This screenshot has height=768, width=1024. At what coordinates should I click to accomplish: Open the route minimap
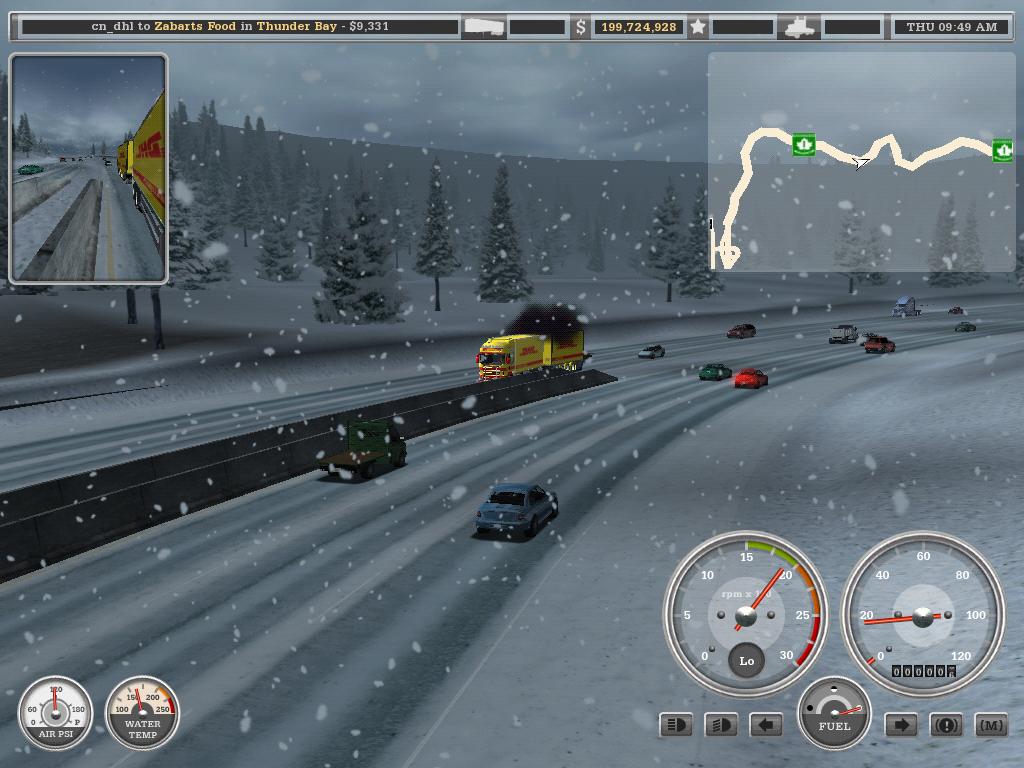coord(861,161)
